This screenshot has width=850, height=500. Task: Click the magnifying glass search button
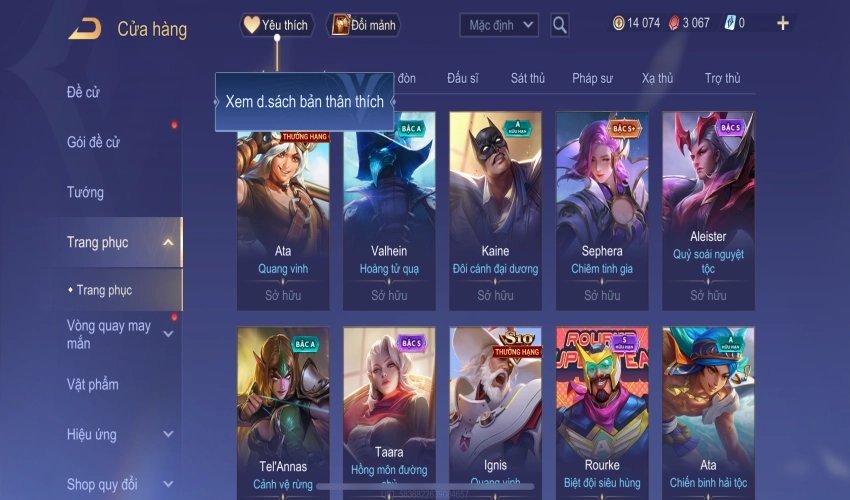[x=560, y=25]
